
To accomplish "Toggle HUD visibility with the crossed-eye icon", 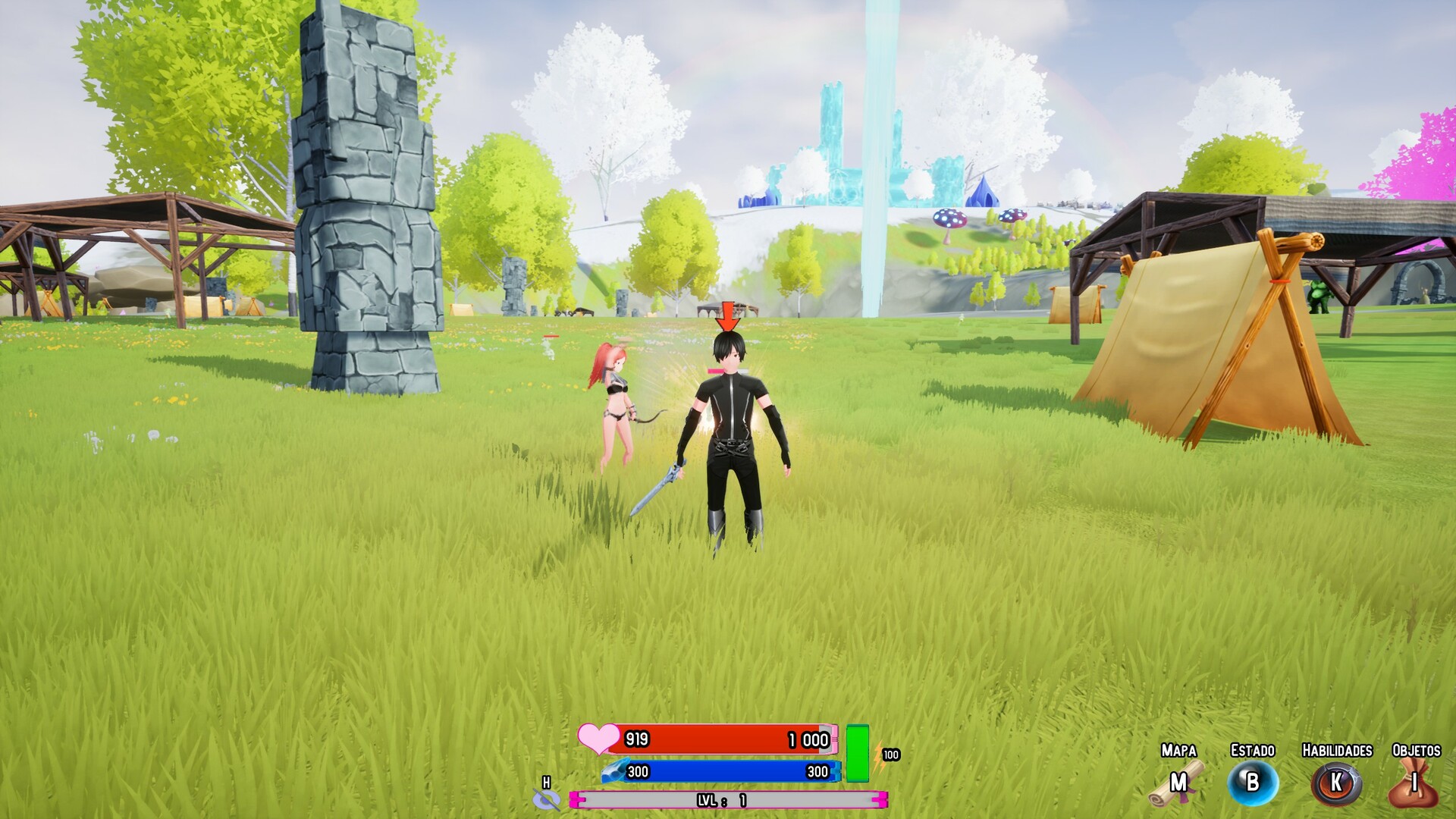I will (548, 802).
